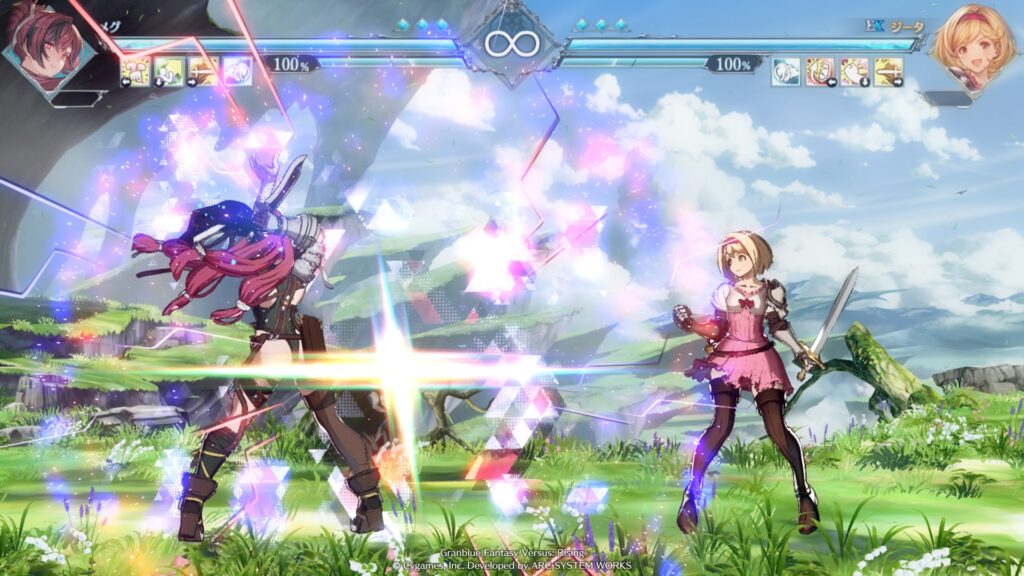Activate player one's sword thrust skill icon
Screen dimensions: 1024x576
click(203, 70)
